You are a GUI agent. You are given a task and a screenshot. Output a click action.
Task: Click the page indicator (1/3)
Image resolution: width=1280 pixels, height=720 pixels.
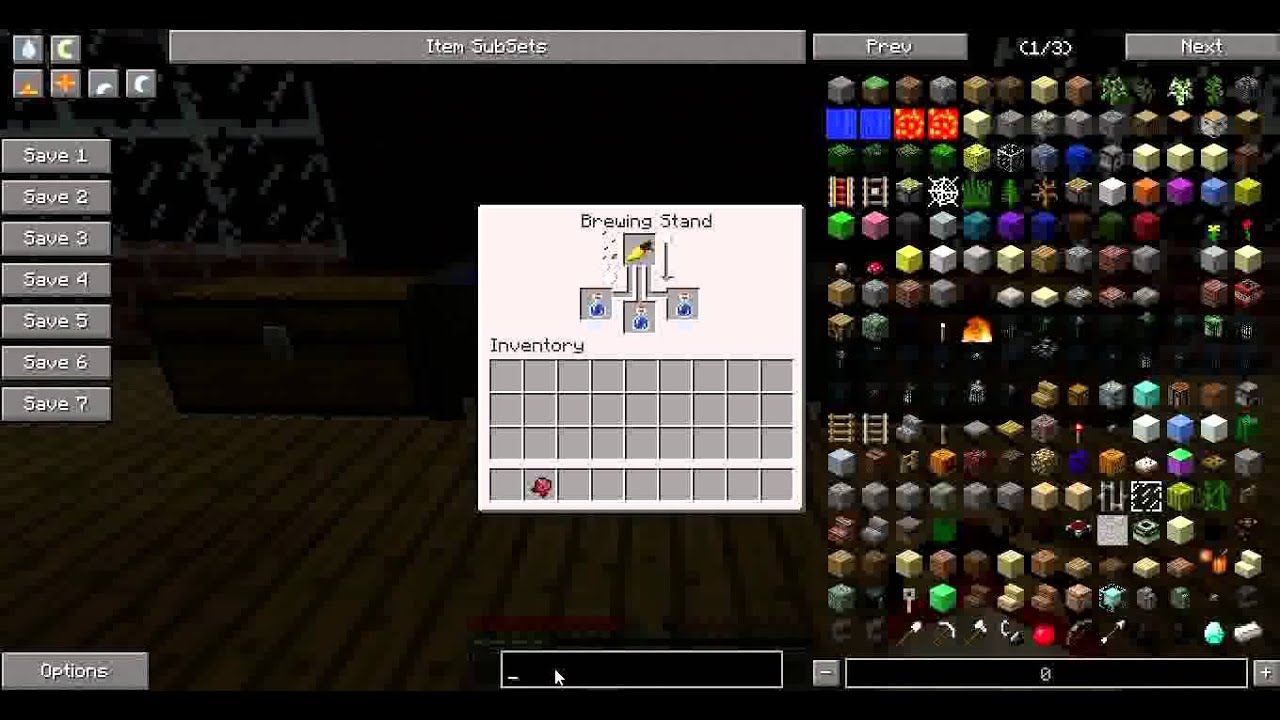coord(1046,46)
